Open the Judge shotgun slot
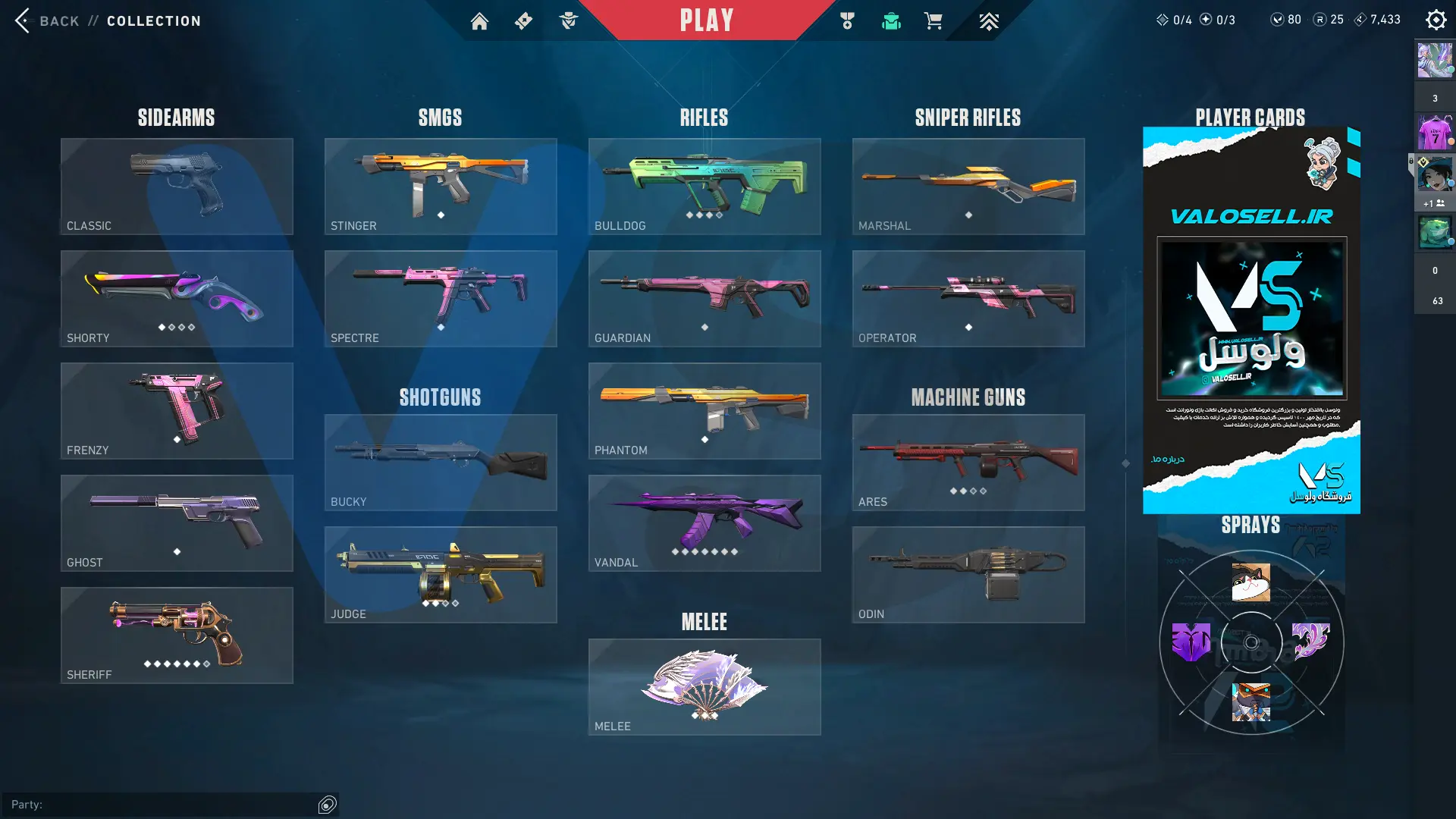The height and width of the screenshot is (819, 1456). 441,574
